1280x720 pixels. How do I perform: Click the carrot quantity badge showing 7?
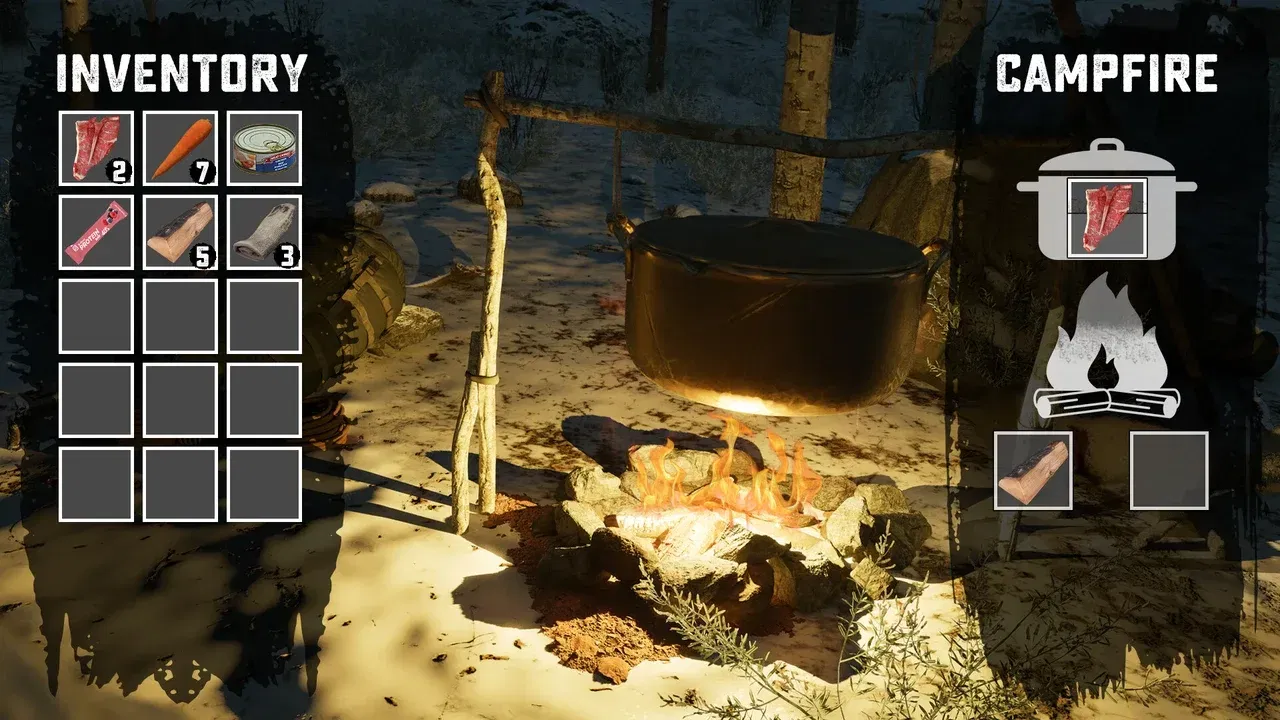pyautogui.click(x=201, y=170)
